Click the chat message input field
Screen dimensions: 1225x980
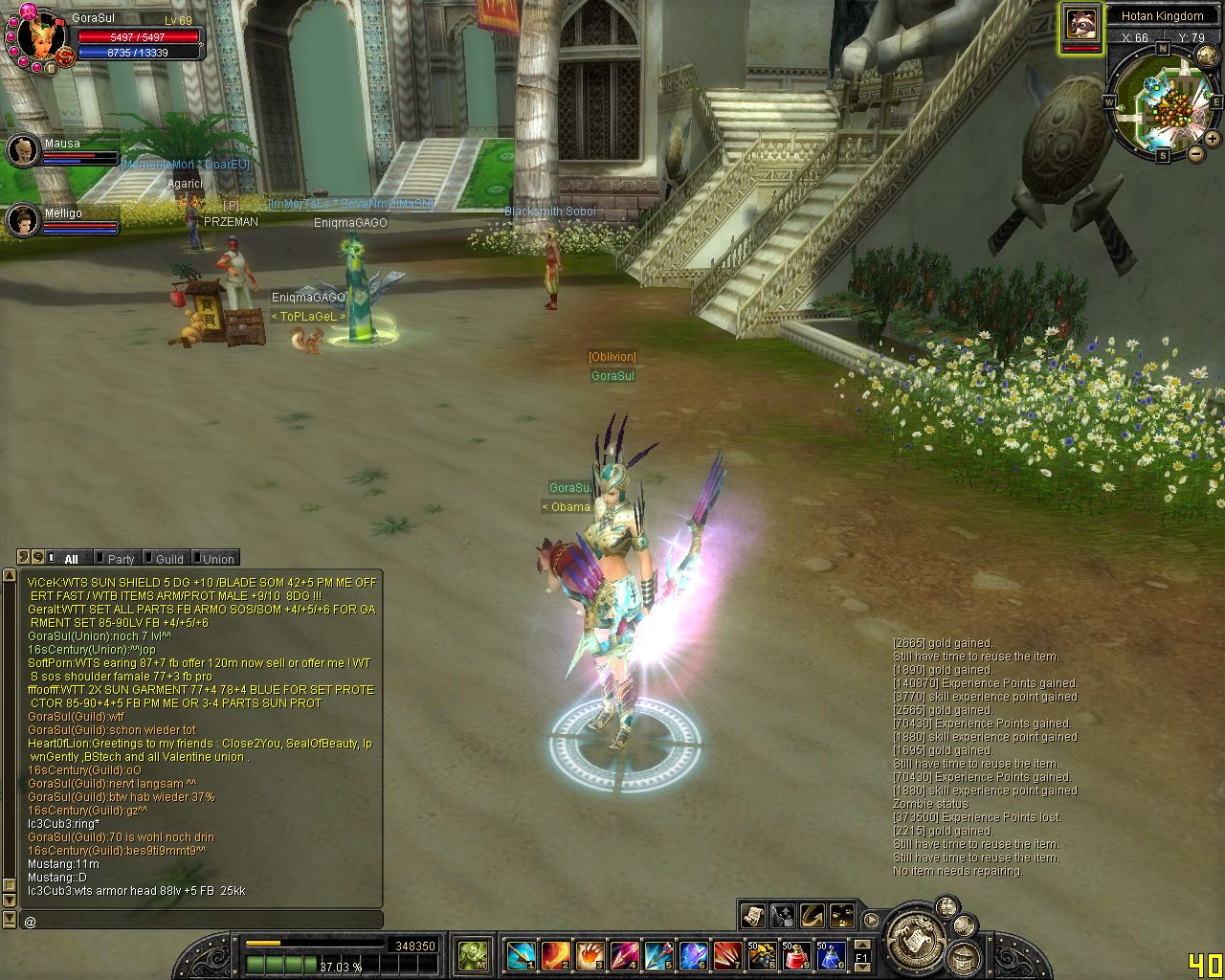201,921
